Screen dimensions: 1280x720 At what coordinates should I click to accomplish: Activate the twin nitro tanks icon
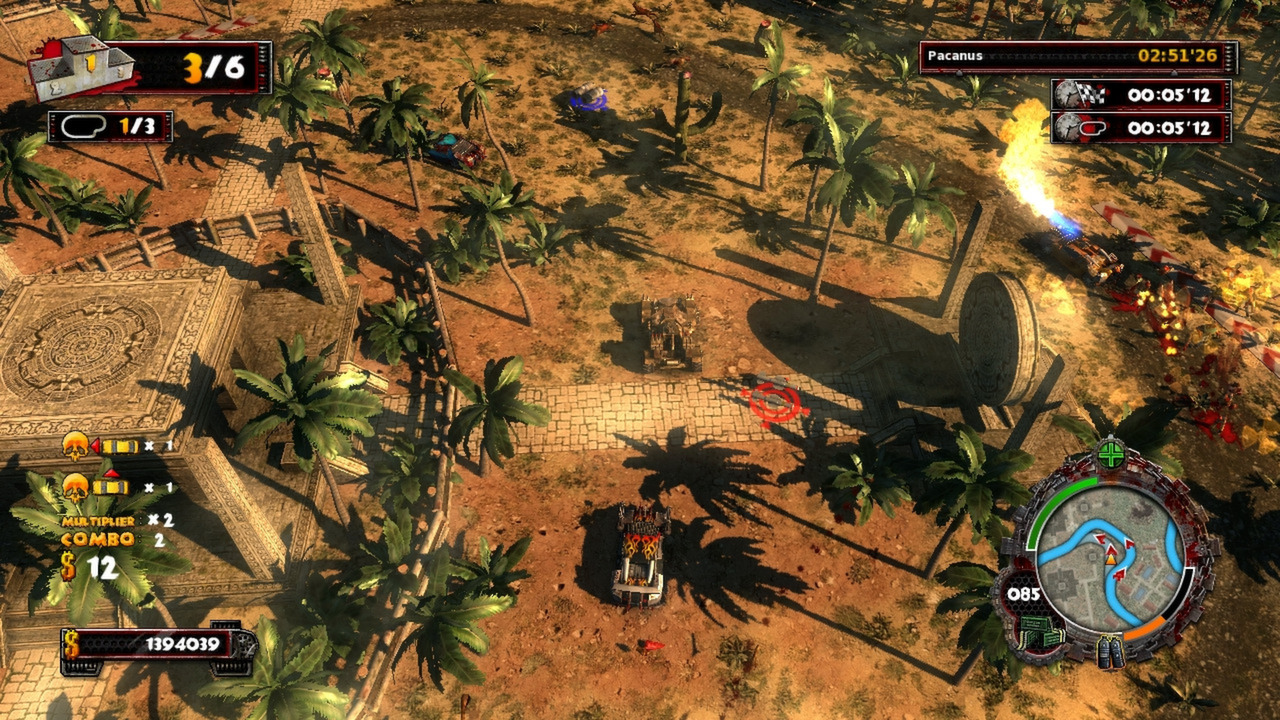coord(1111,651)
